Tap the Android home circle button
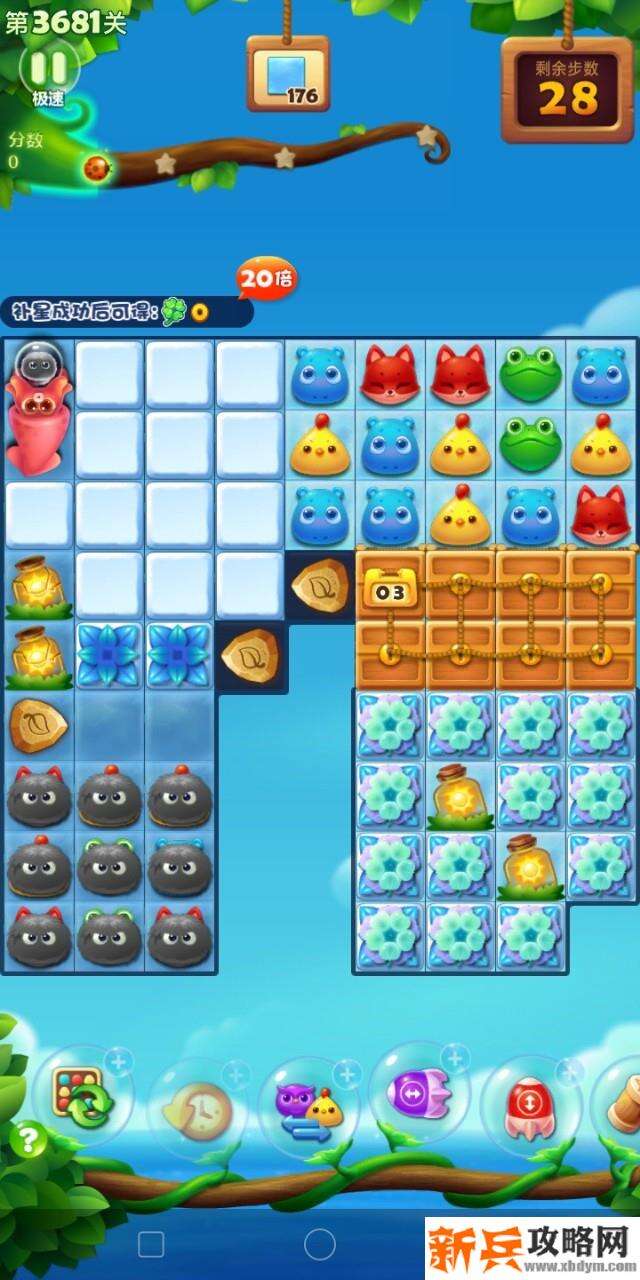Viewport: 640px width, 1280px height. click(320, 1244)
